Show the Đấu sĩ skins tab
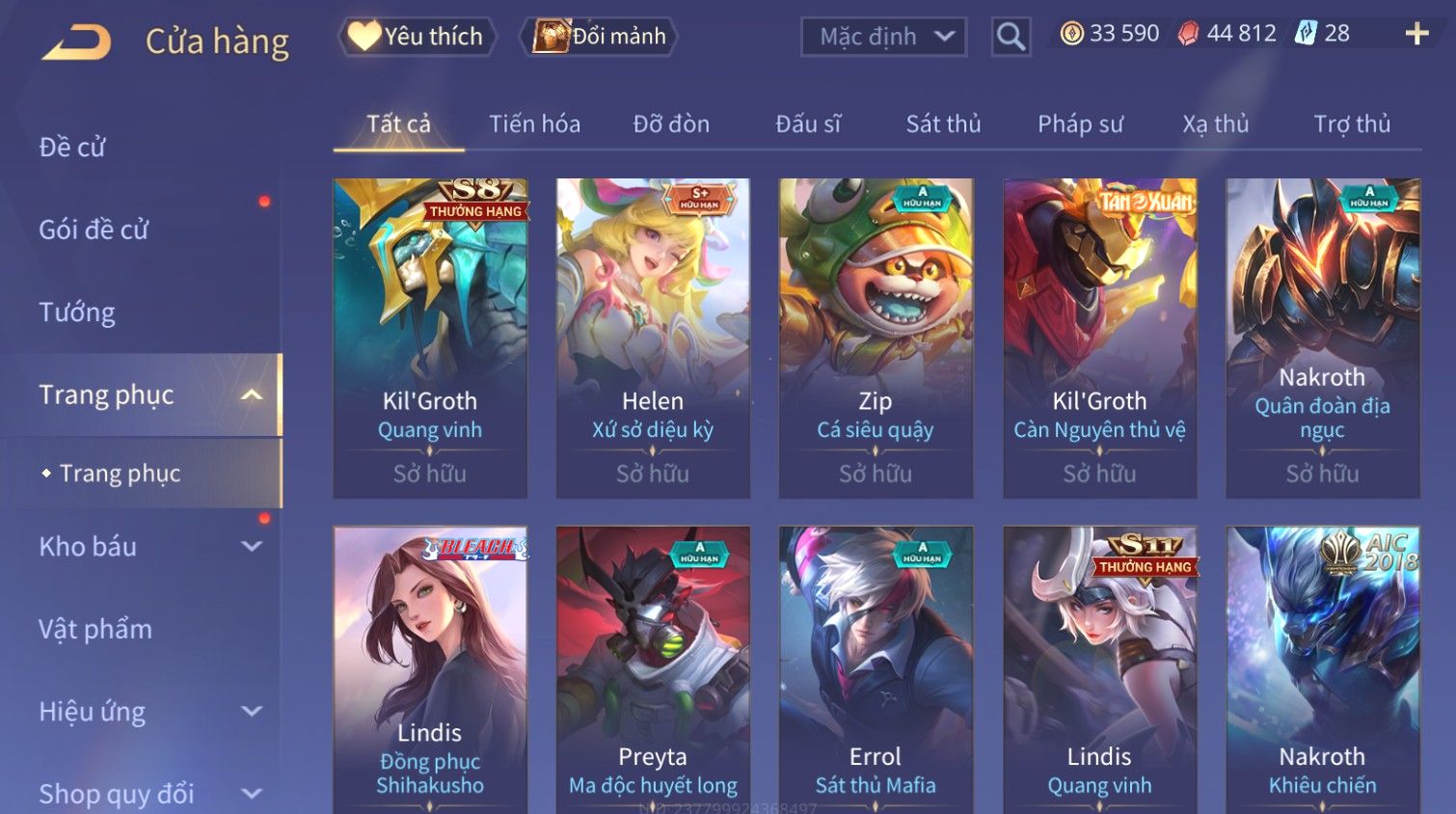 click(x=808, y=124)
